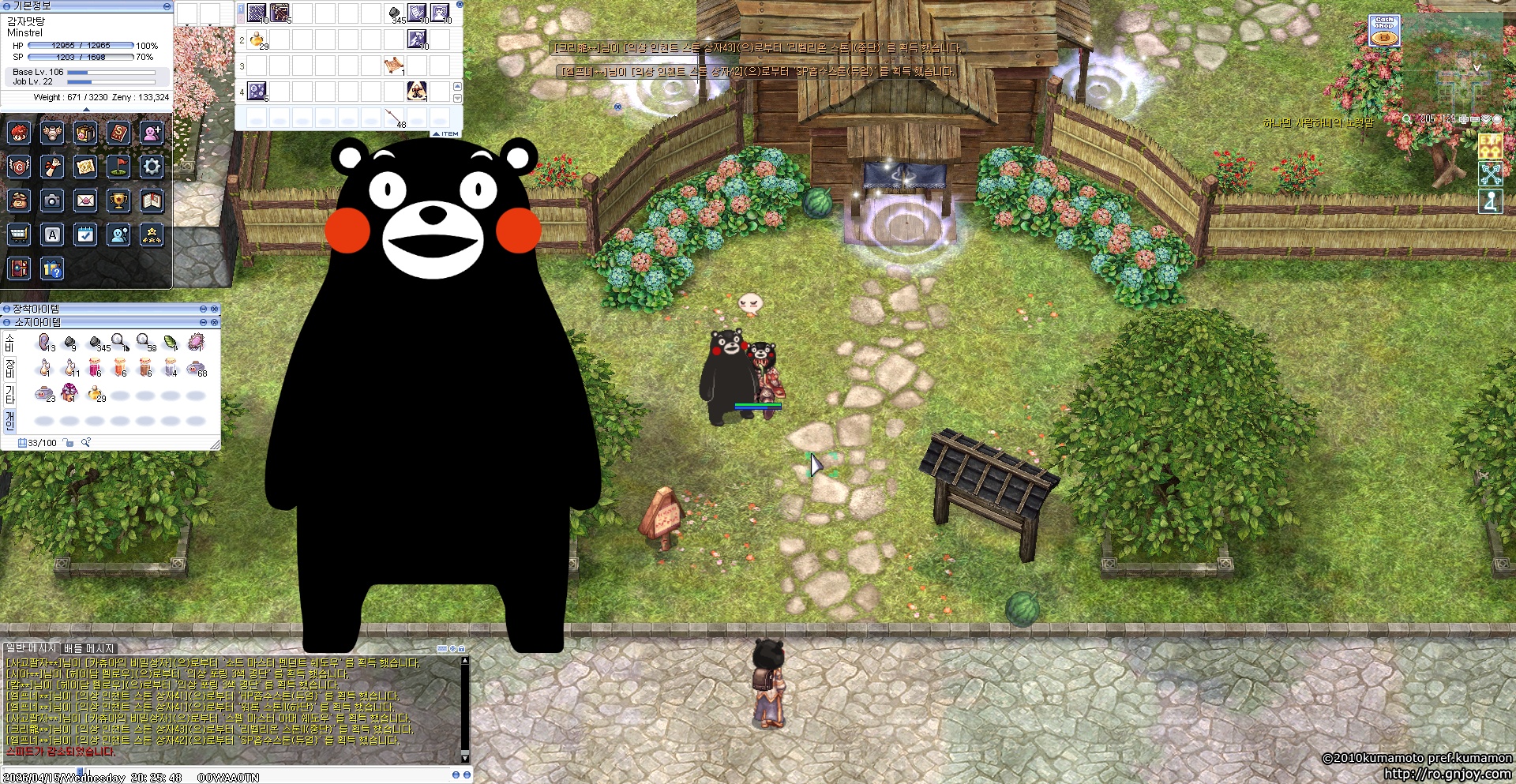
Task: Open the achievement trophy icon
Action: coord(118,201)
